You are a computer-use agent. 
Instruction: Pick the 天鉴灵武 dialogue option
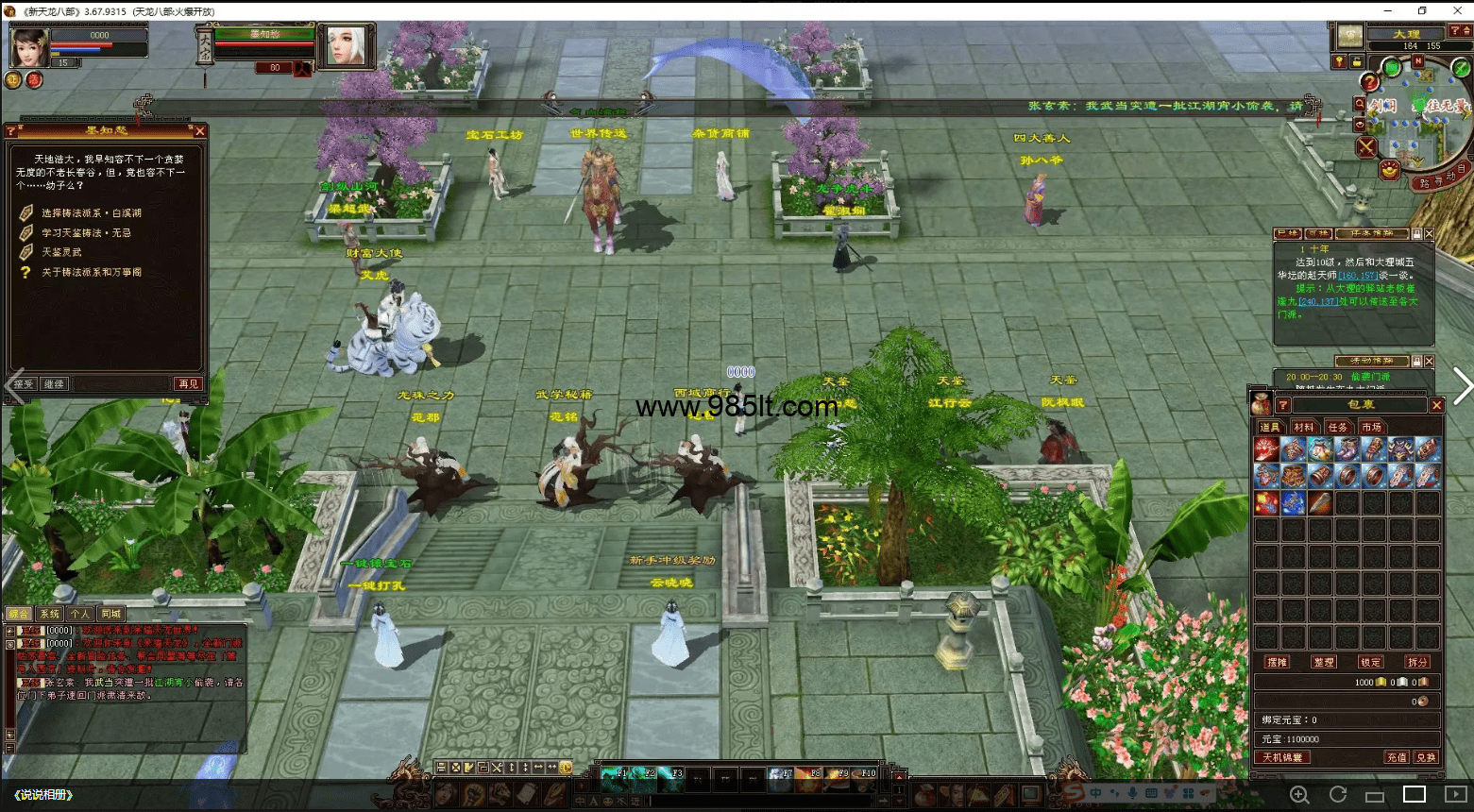[x=61, y=252]
